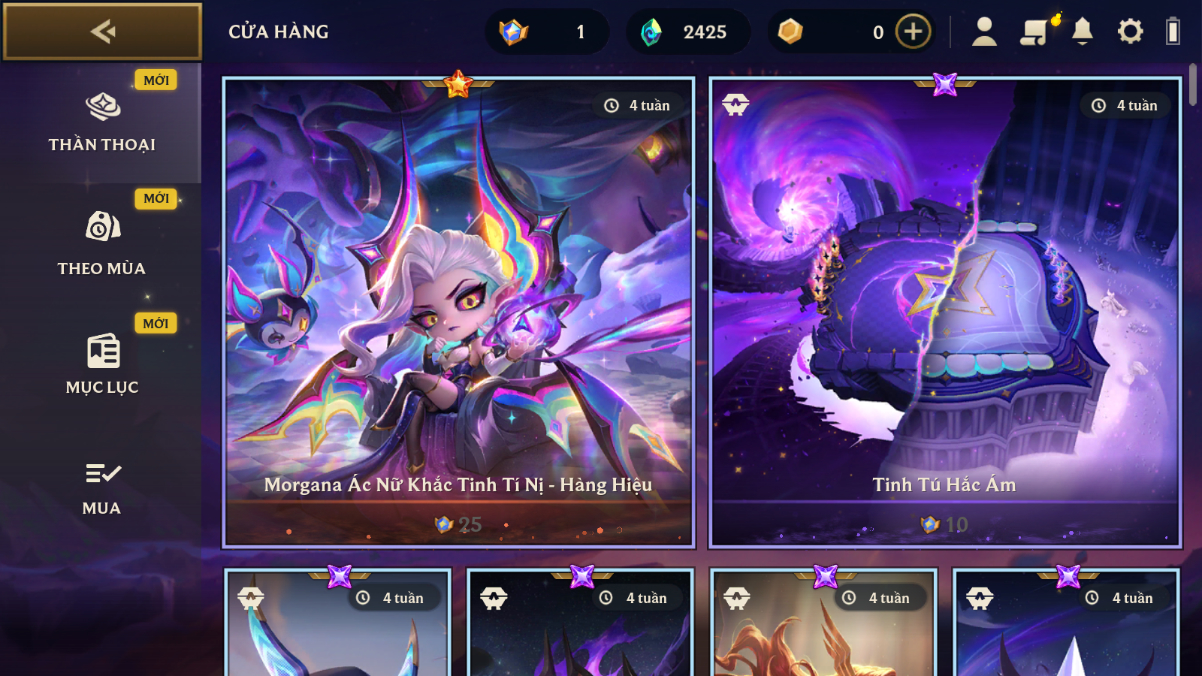Open the player profile icon
1202x676 pixels.
tap(984, 32)
